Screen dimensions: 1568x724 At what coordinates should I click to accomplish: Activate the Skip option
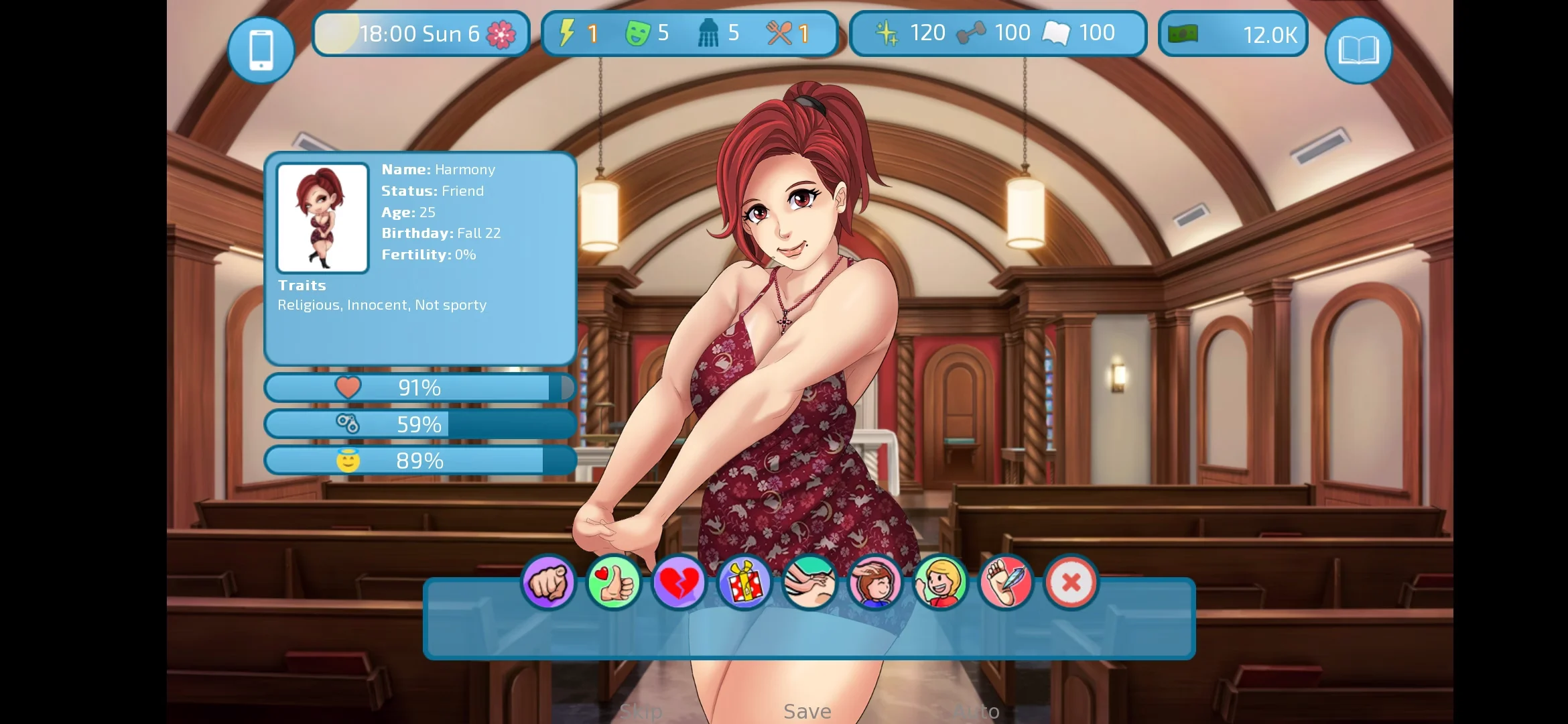coord(641,711)
